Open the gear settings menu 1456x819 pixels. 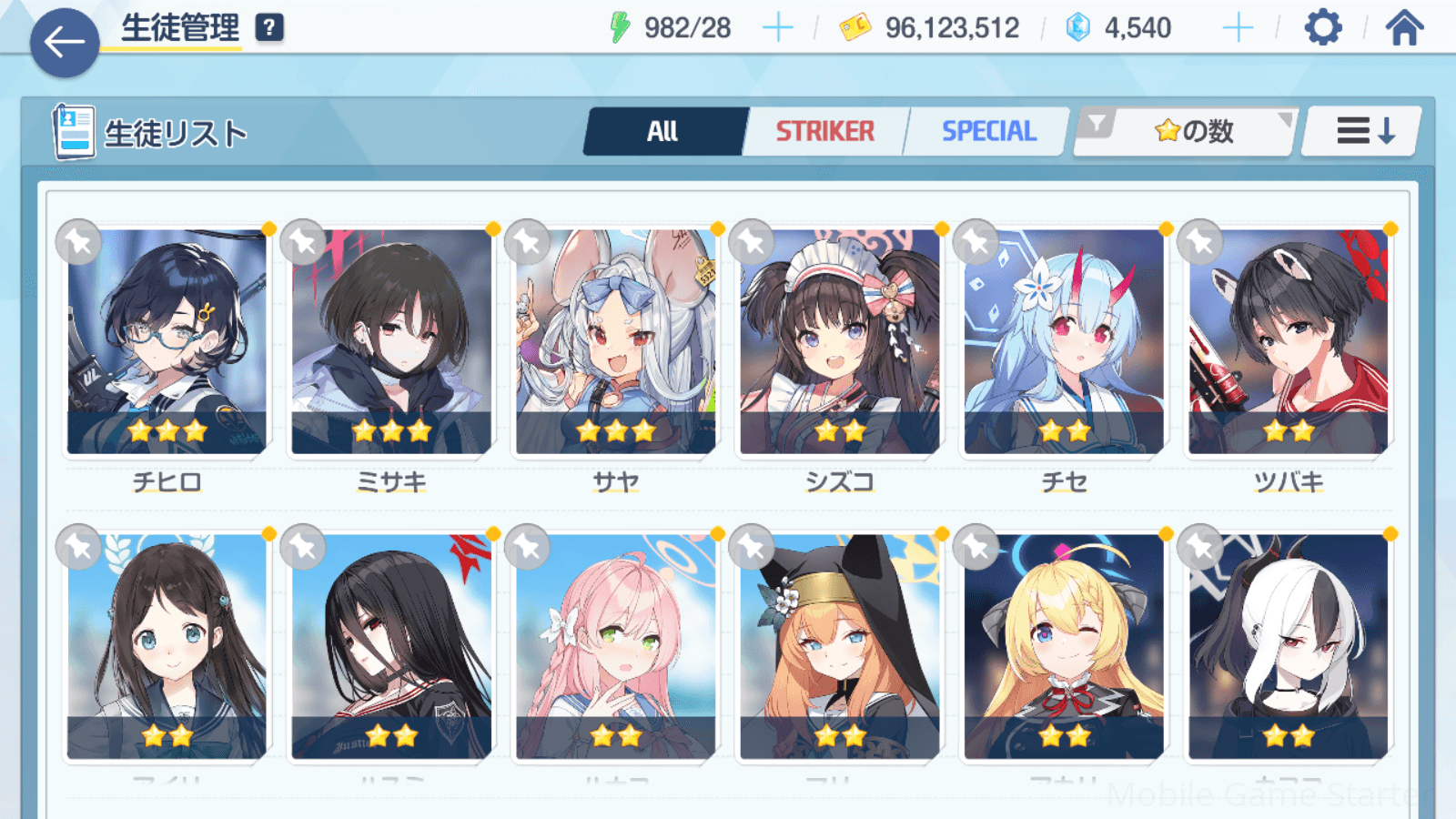click(1322, 28)
